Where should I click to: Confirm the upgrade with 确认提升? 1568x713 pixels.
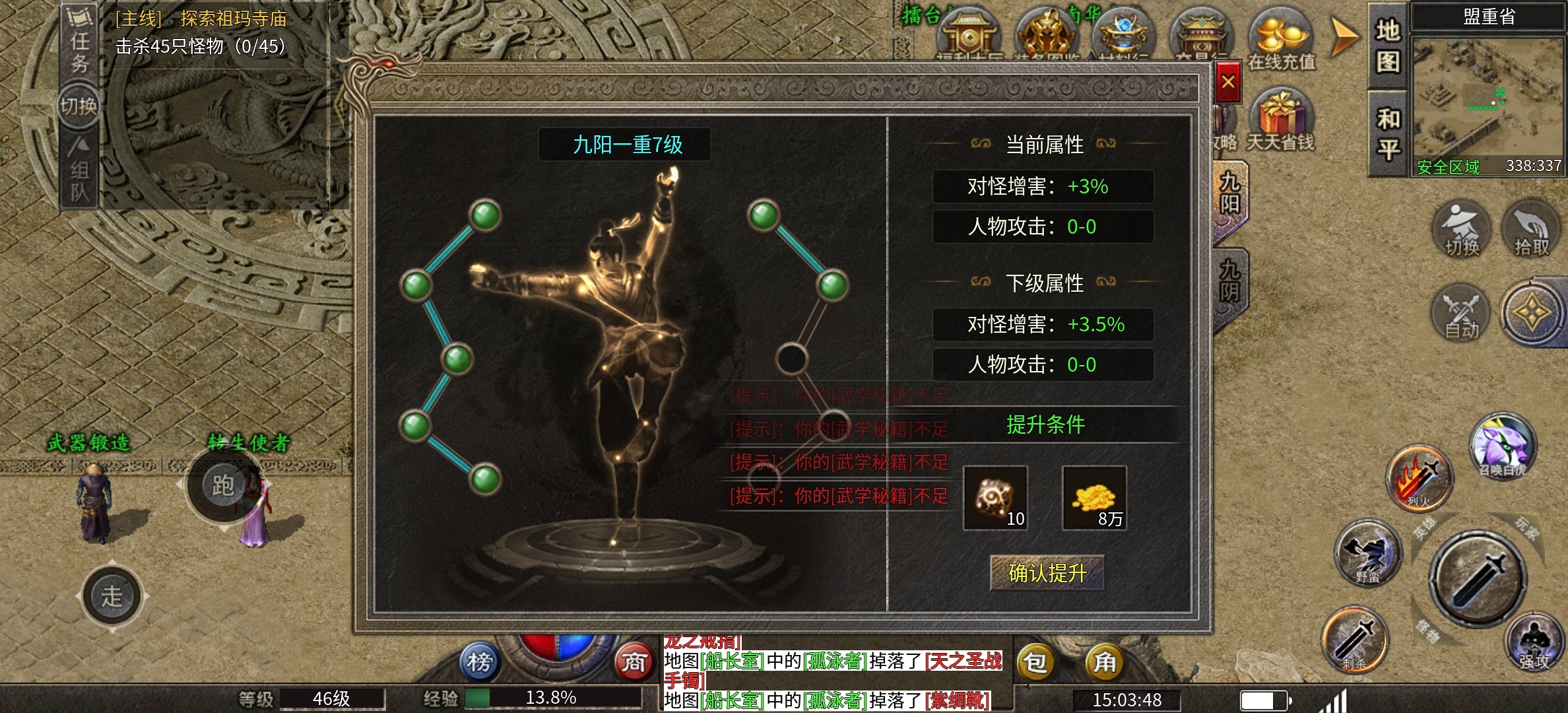[1047, 572]
